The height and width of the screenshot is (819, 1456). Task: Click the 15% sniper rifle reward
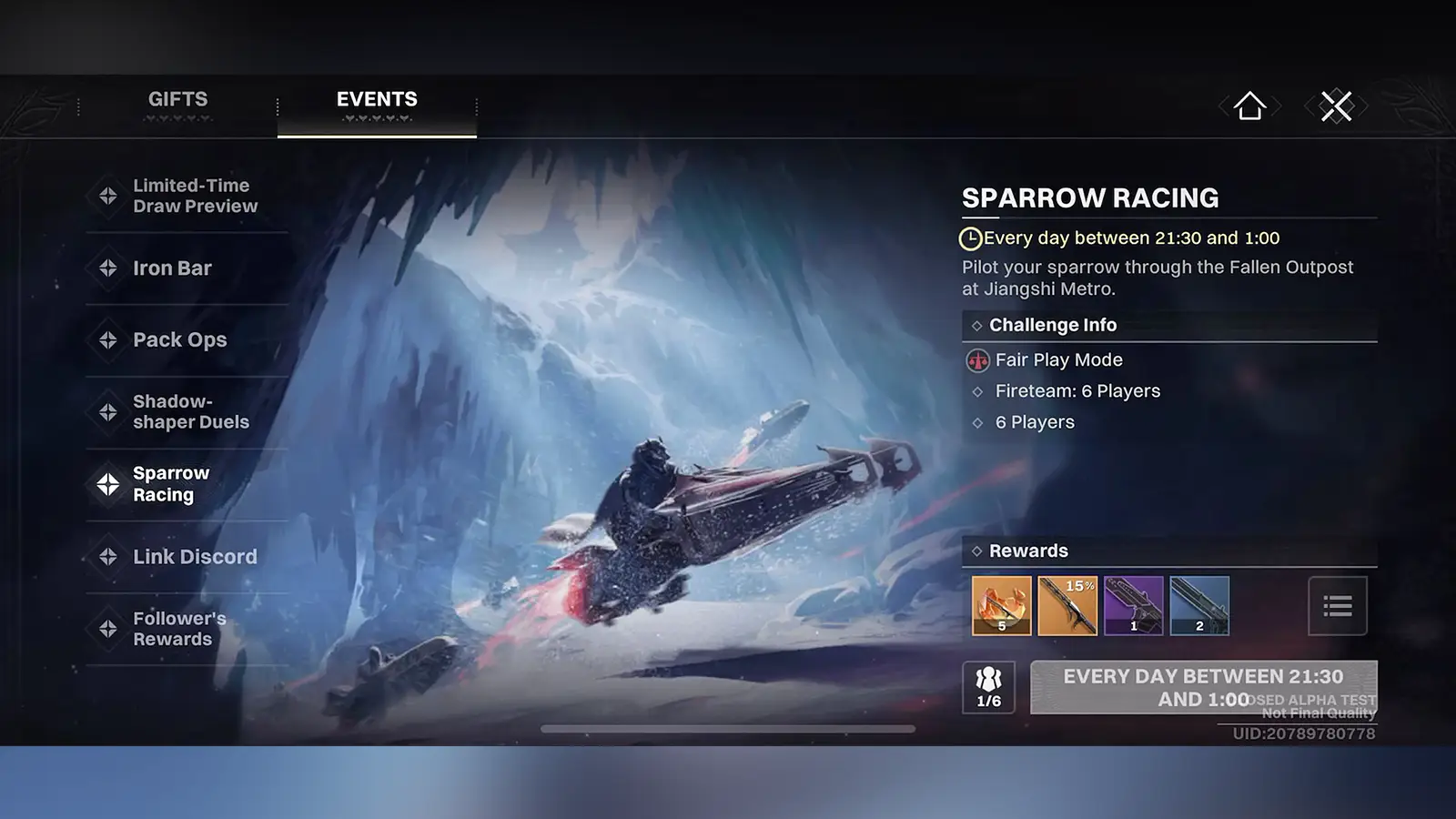tap(1067, 606)
